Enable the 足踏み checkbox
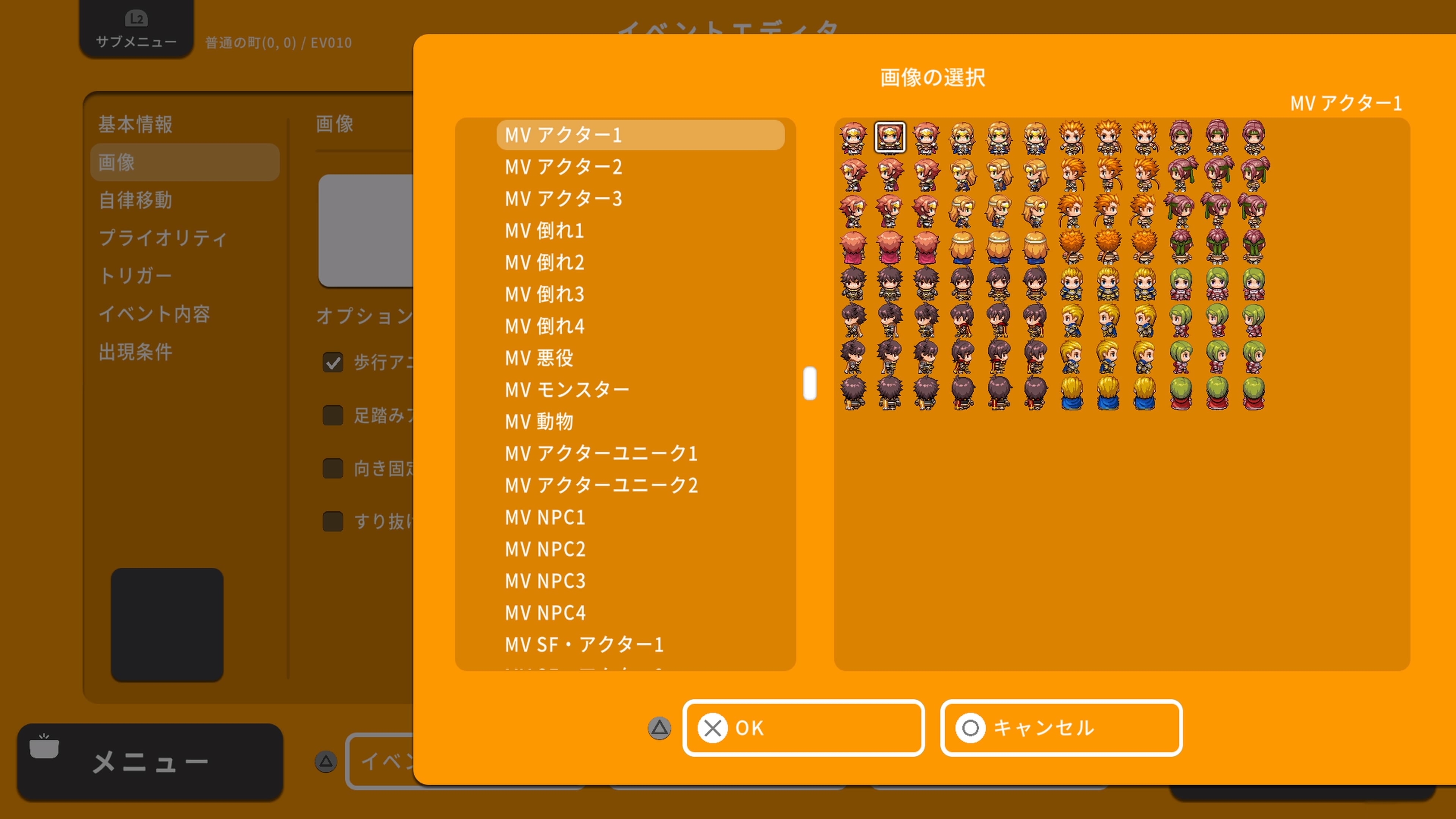This screenshot has width=1456, height=819. click(333, 416)
